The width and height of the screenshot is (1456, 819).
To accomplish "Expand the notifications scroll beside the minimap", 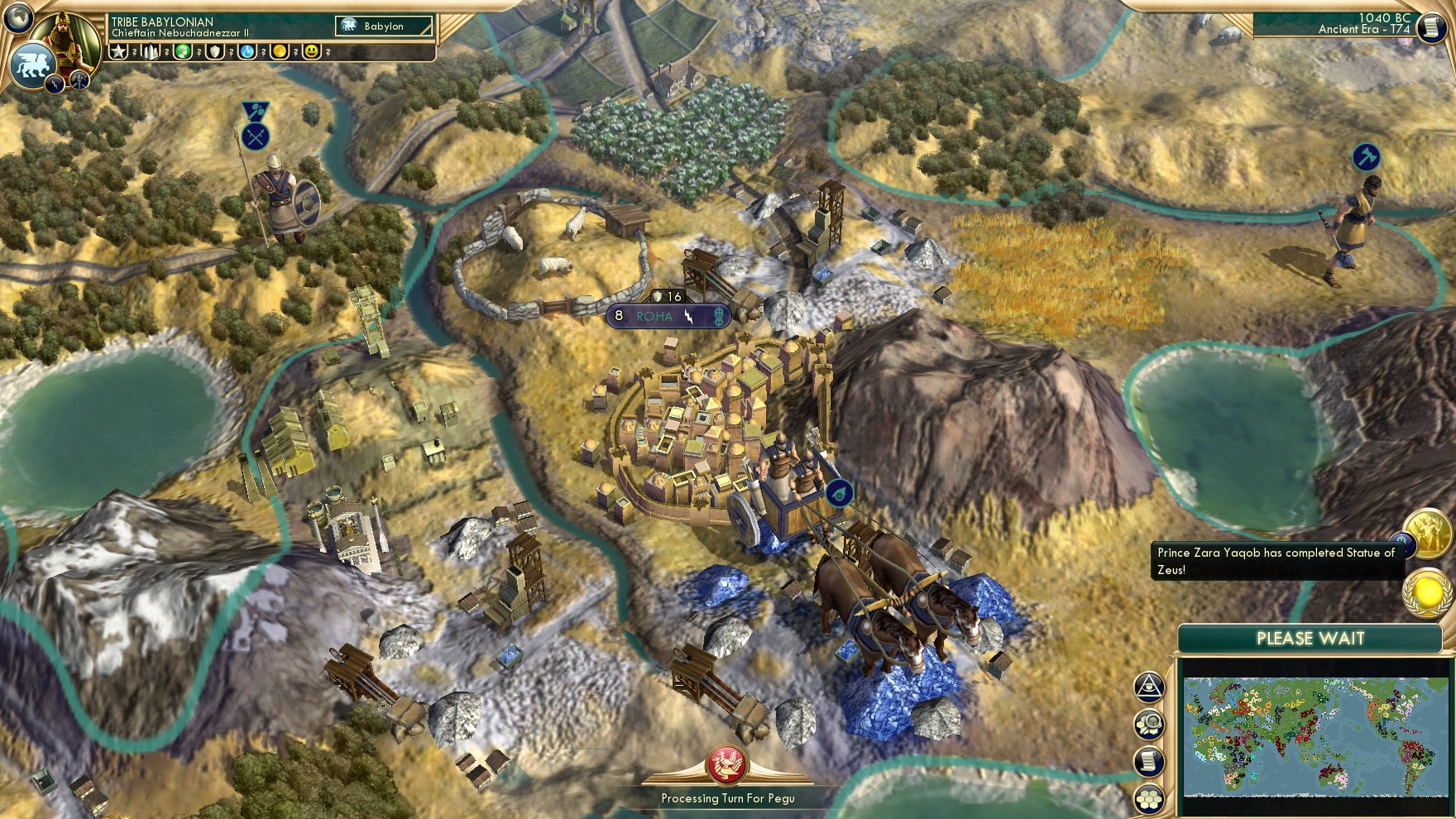I will click(1148, 760).
